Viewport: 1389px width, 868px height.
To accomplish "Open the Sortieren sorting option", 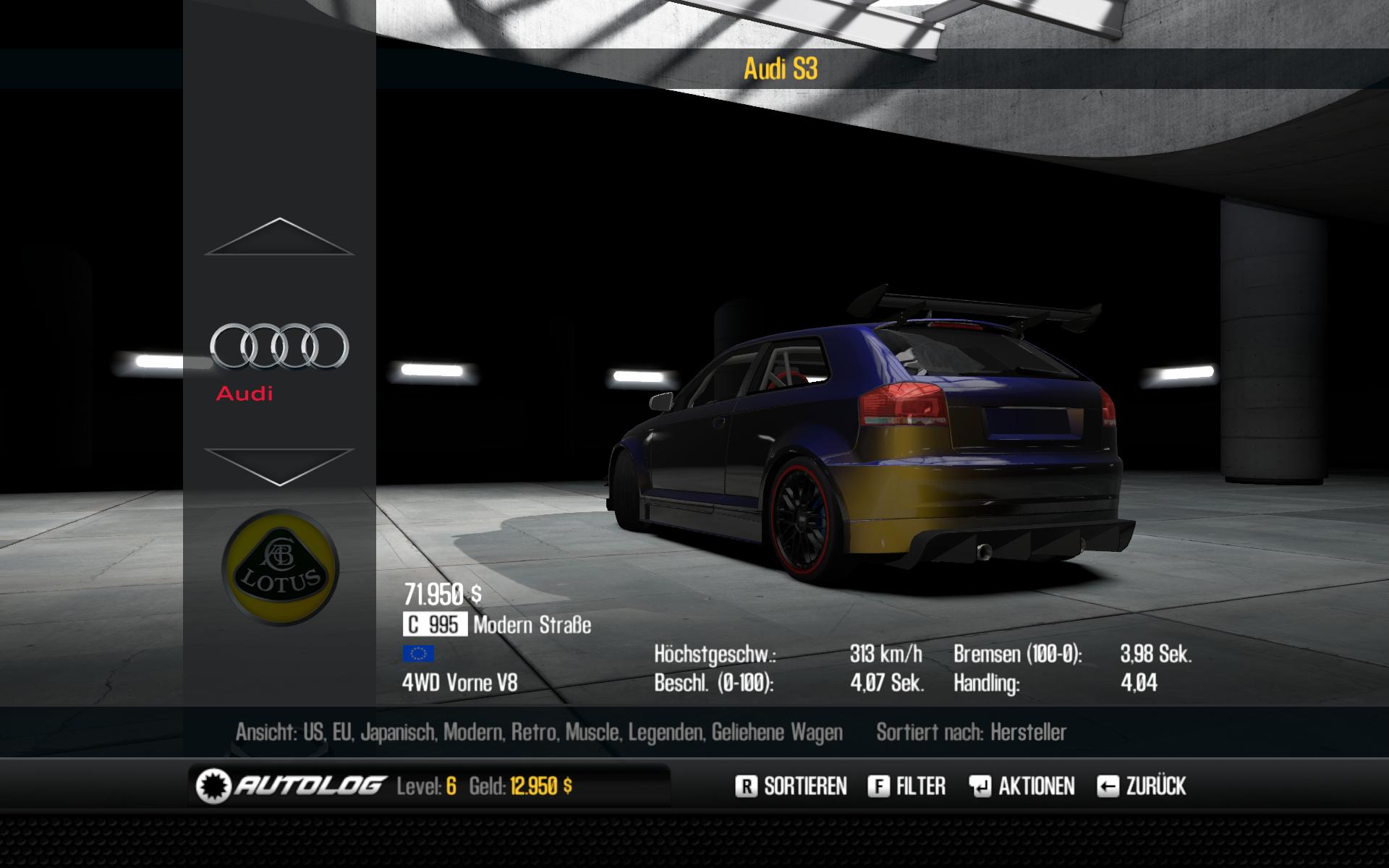I will pyautogui.click(x=791, y=786).
